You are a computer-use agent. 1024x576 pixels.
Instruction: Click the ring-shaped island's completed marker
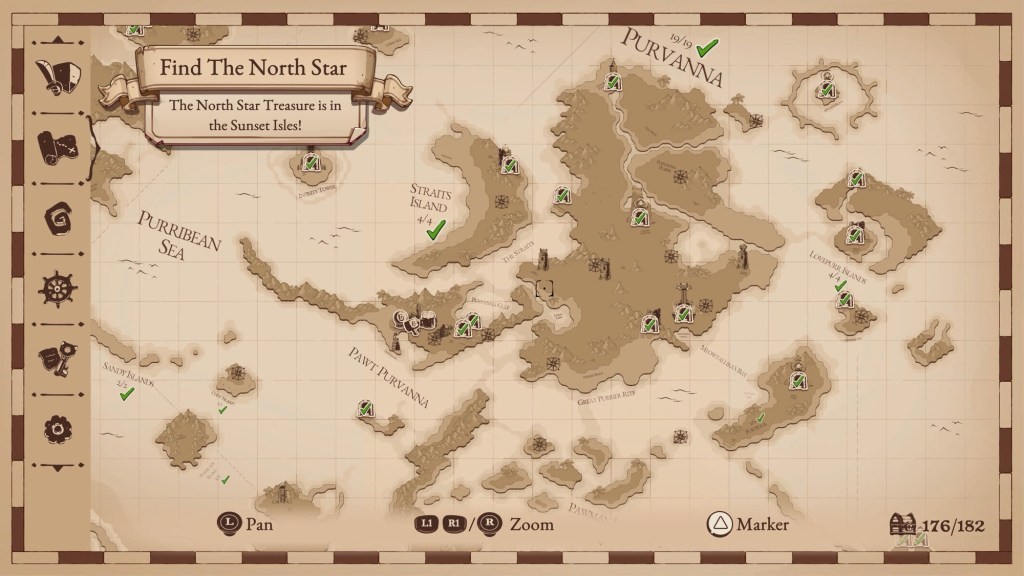[826, 88]
